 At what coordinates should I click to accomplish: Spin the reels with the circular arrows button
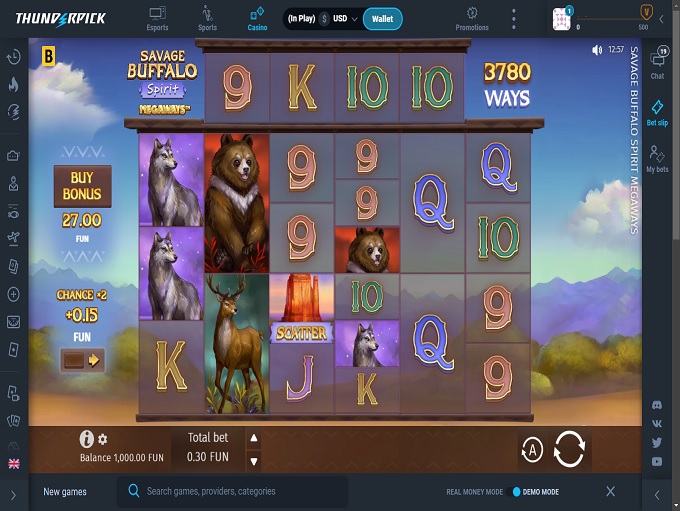[568, 449]
